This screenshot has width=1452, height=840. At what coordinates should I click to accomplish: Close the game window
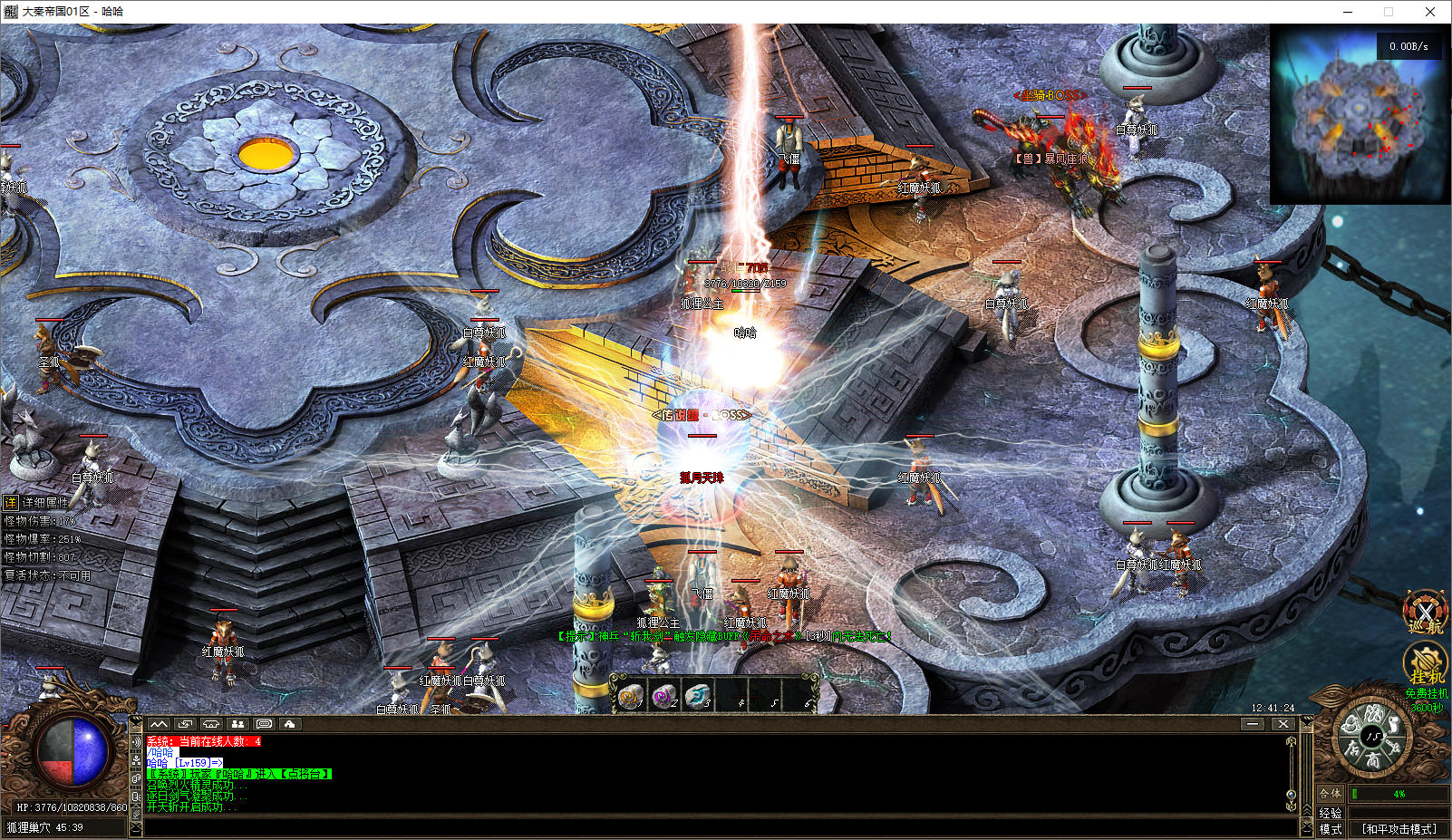click(1430, 12)
